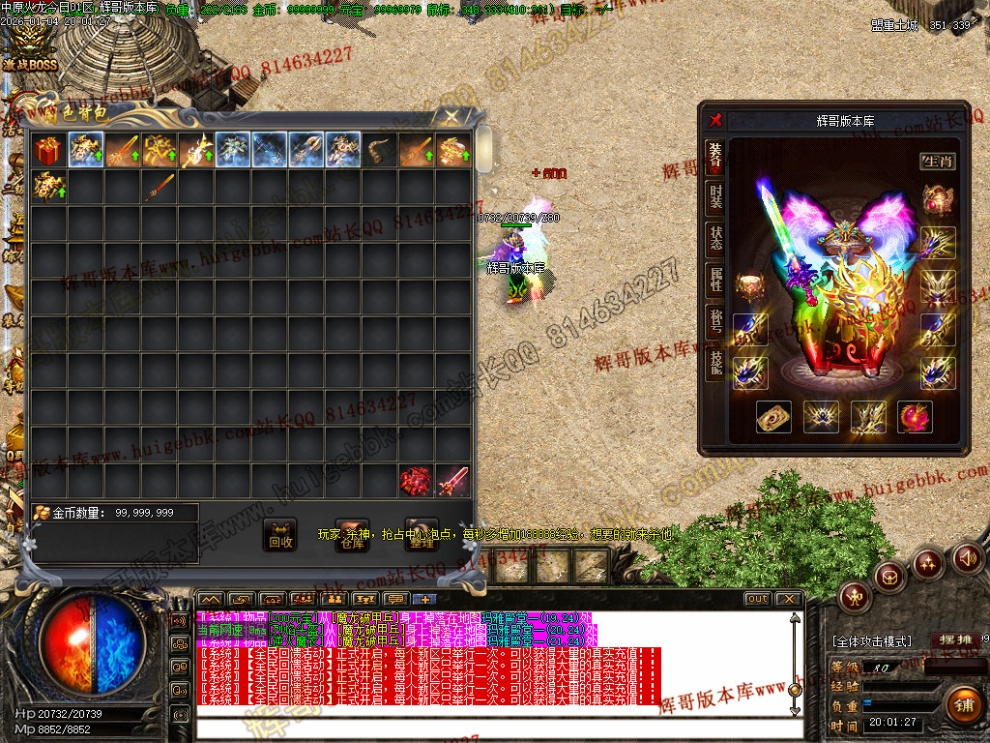Open the 状态 status tab

[x=715, y=238]
